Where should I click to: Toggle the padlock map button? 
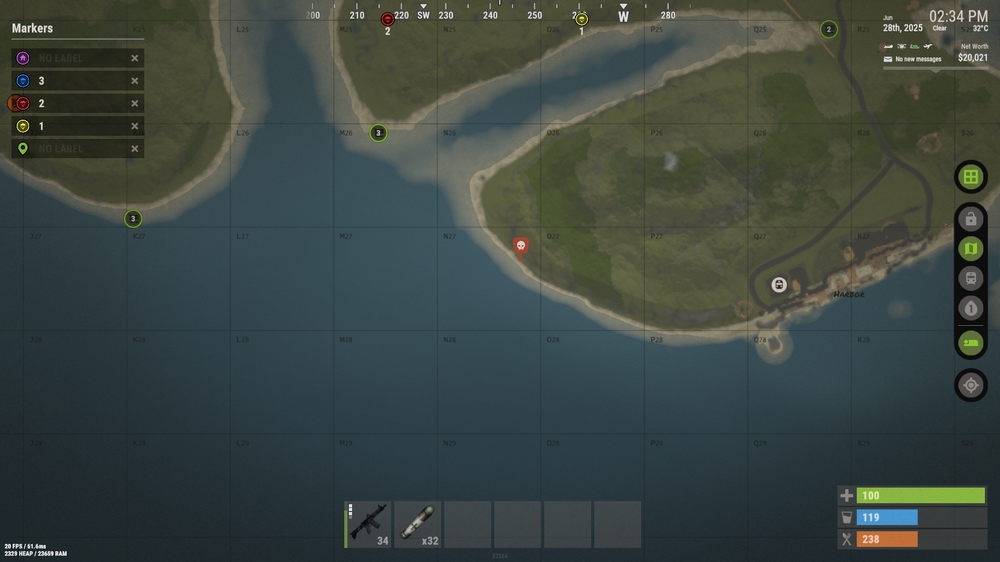click(970, 219)
